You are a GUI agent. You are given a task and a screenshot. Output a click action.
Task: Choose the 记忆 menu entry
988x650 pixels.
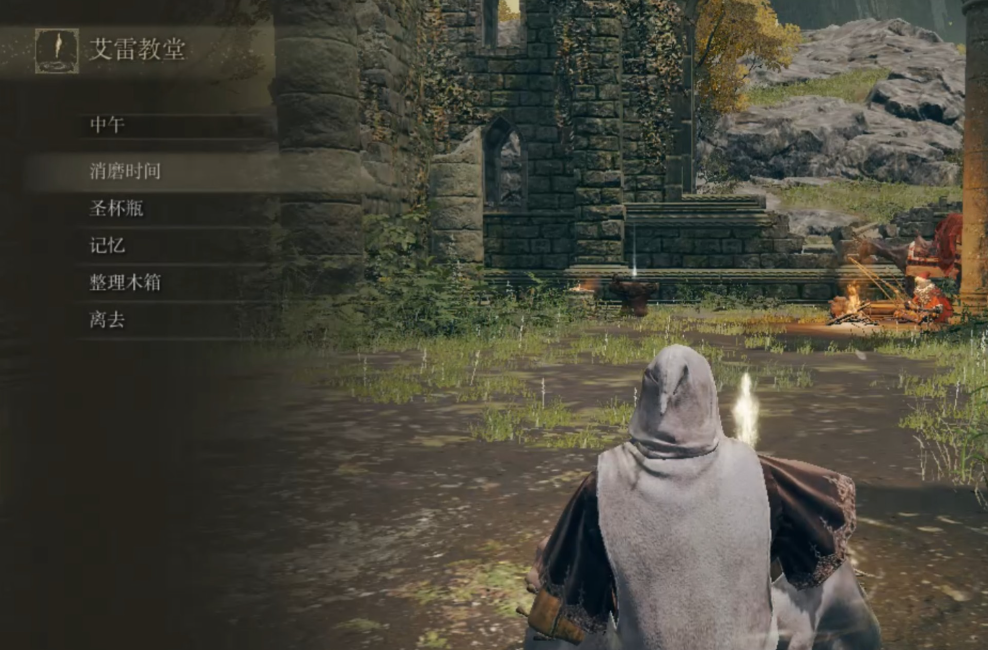click(108, 245)
